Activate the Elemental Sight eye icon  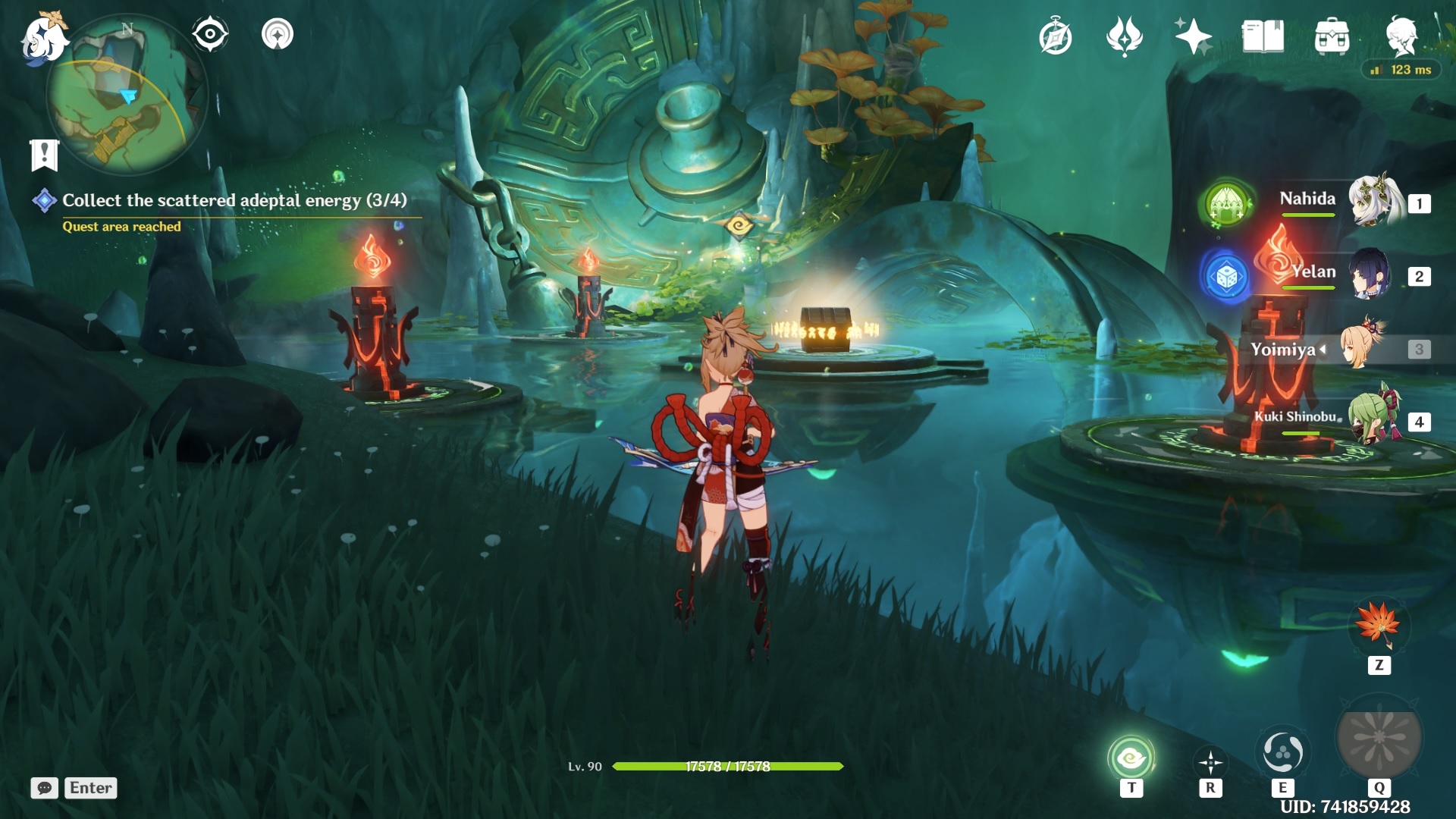(x=210, y=34)
